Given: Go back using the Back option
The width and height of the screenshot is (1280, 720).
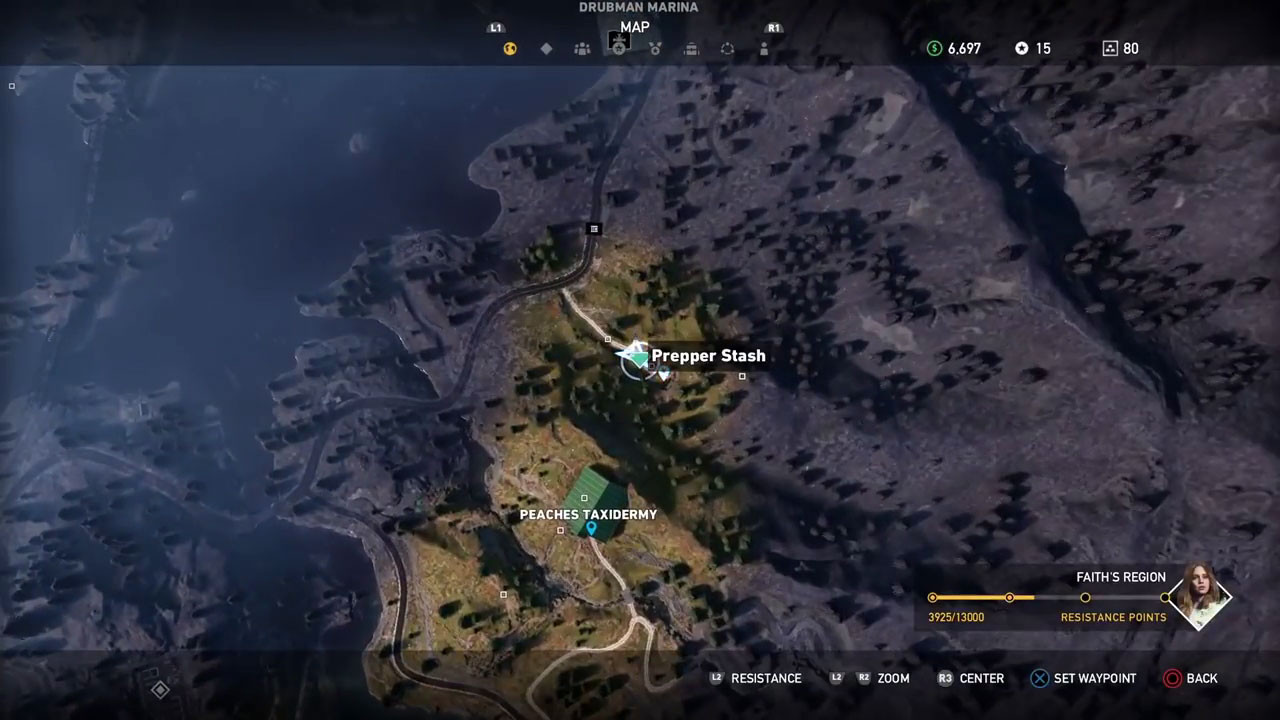Looking at the screenshot, I should tap(1190, 678).
